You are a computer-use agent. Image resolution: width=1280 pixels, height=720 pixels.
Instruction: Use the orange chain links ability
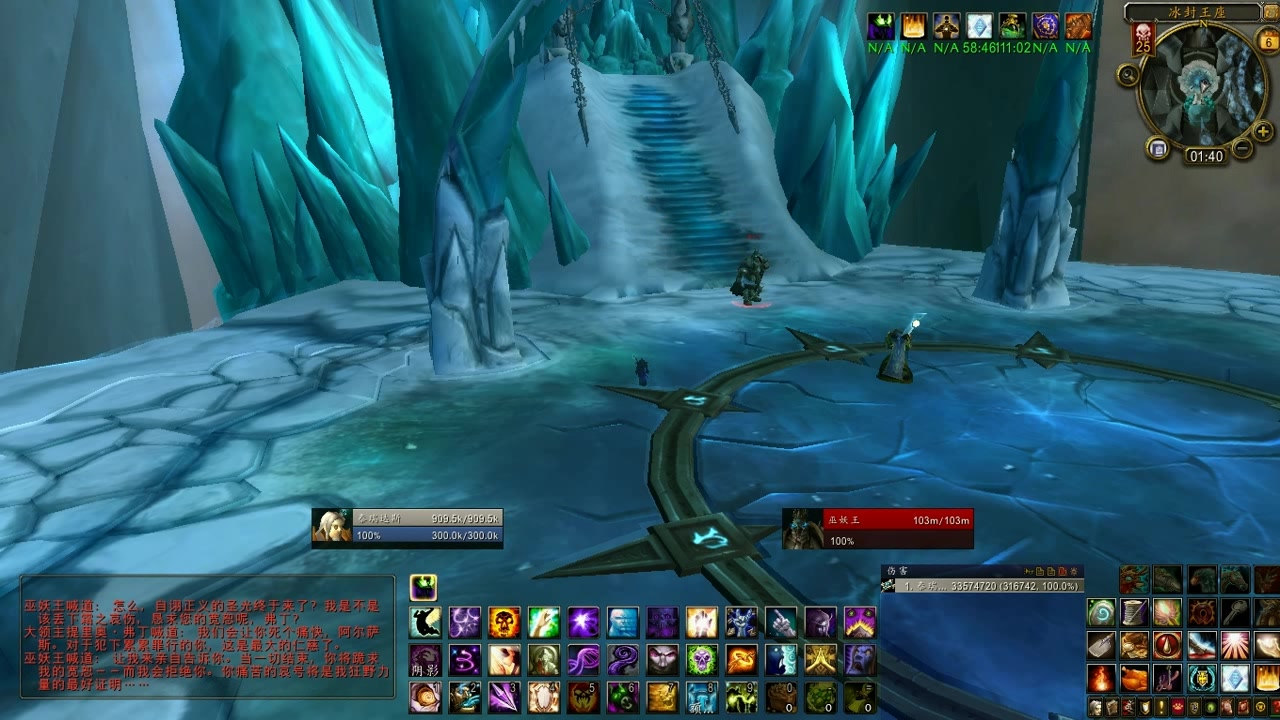coord(741,660)
